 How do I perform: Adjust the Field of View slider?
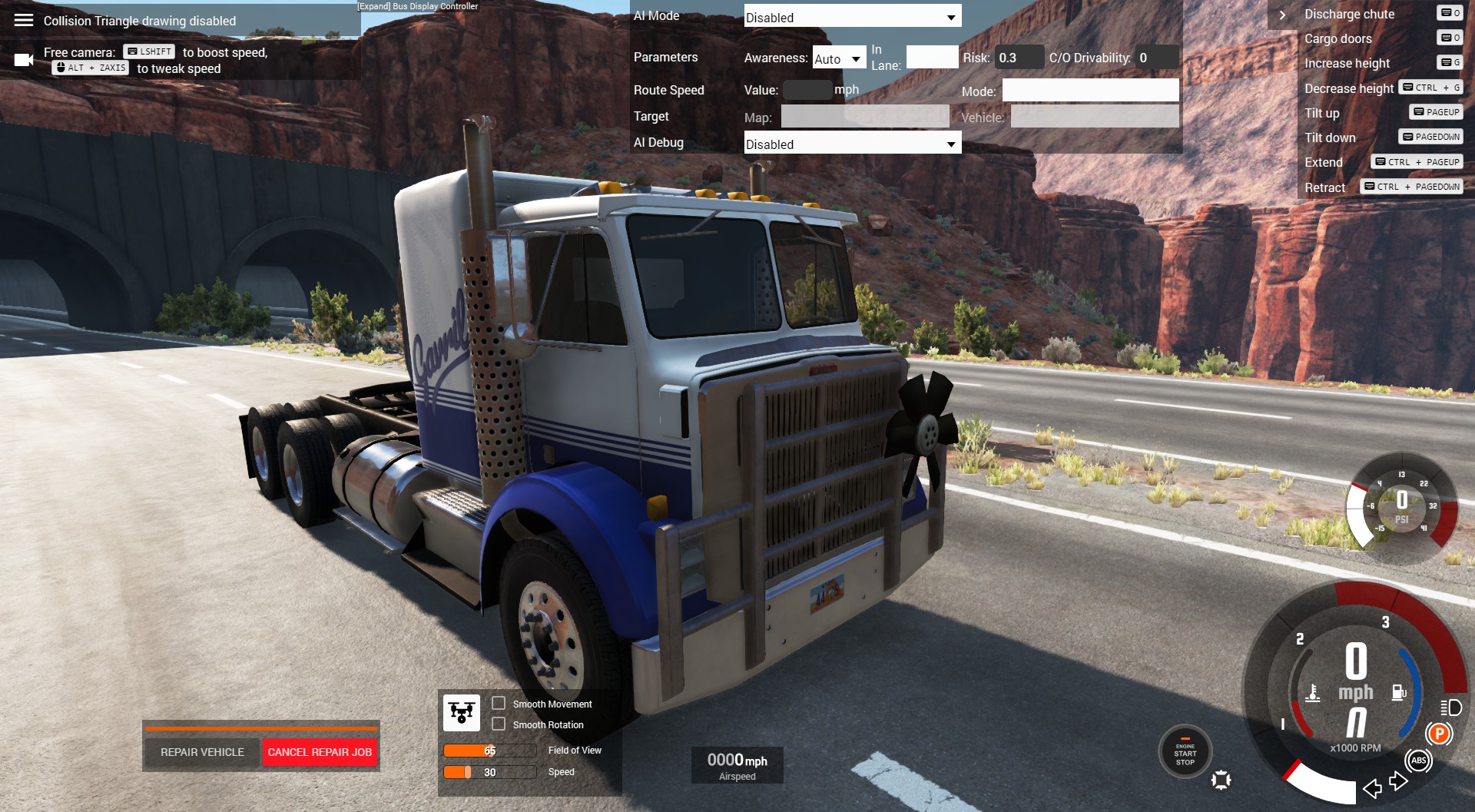[x=489, y=751]
